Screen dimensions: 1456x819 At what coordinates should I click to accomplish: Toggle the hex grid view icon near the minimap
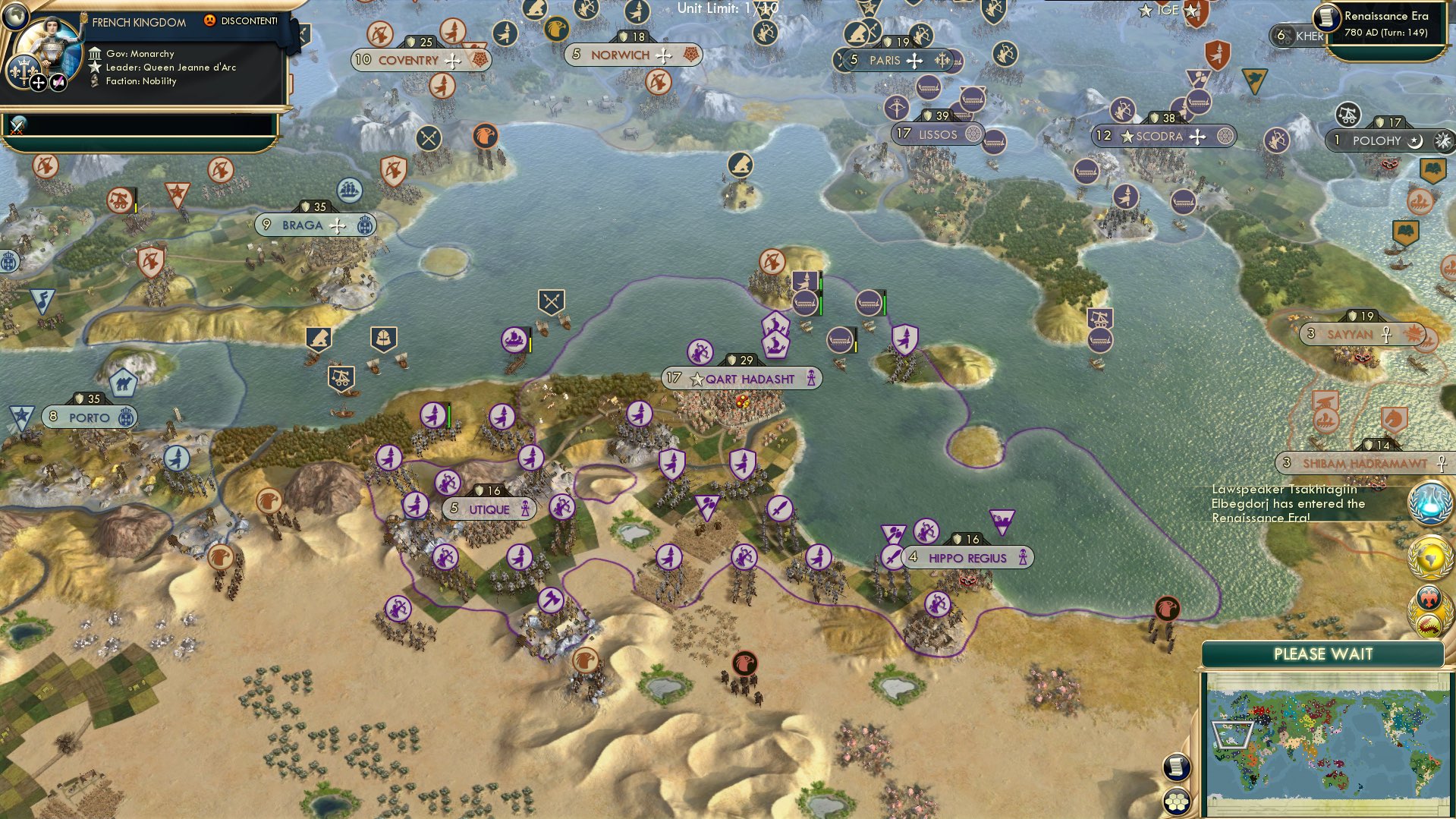(1176, 801)
